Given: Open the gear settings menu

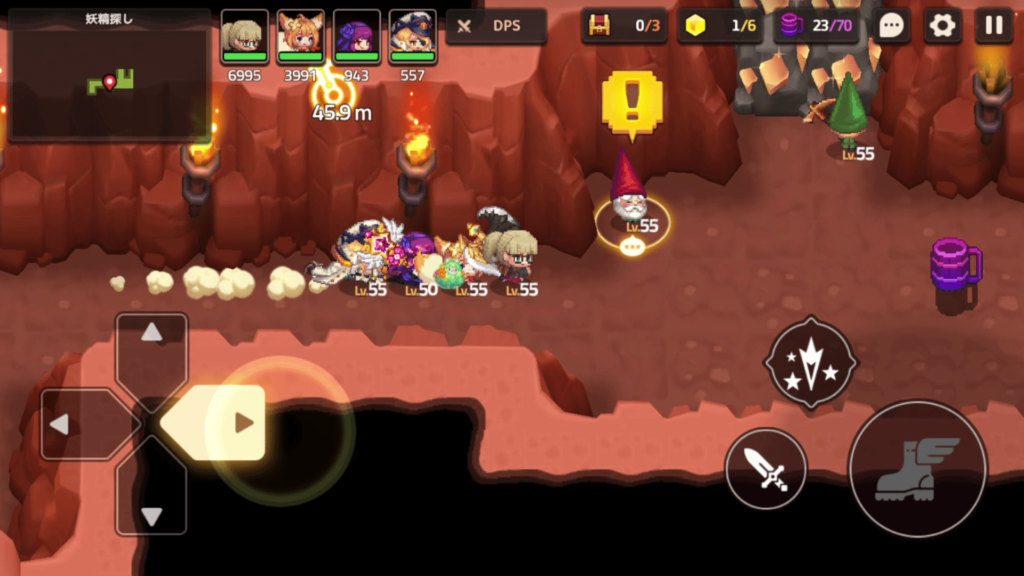Looking at the screenshot, I should (942, 26).
